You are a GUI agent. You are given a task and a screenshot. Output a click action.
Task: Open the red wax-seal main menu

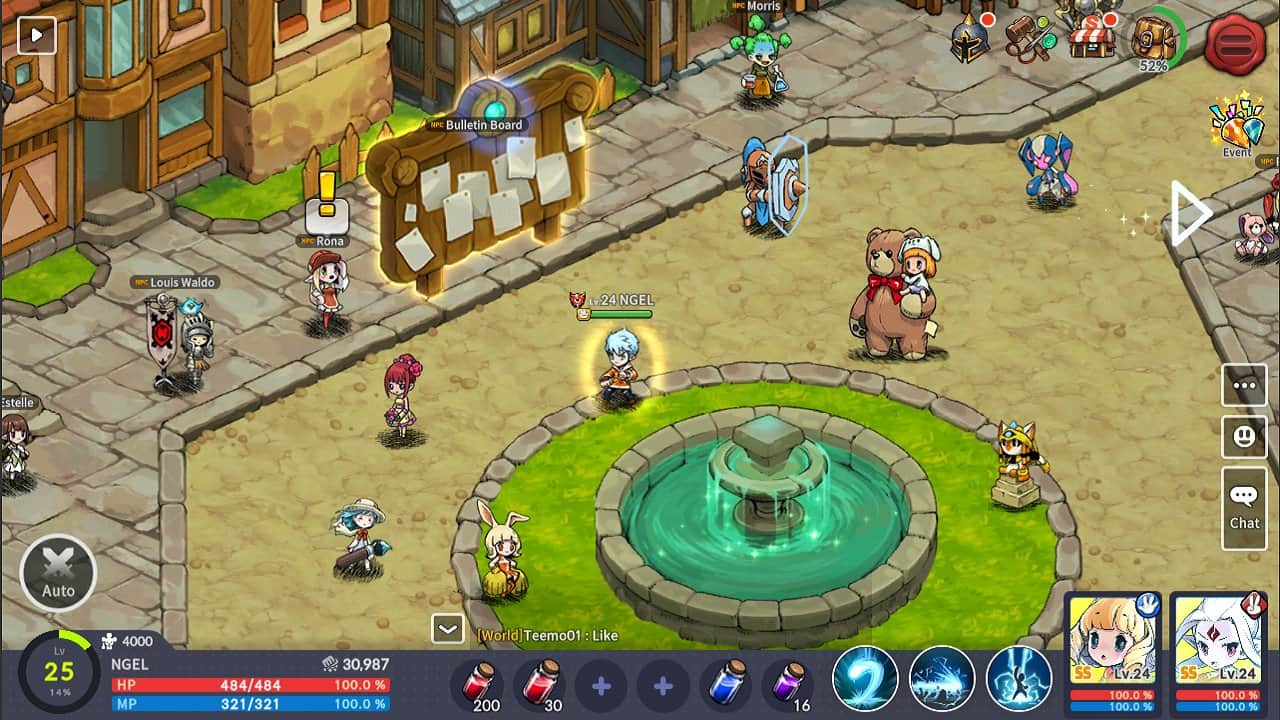click(x=1235, y=43)
